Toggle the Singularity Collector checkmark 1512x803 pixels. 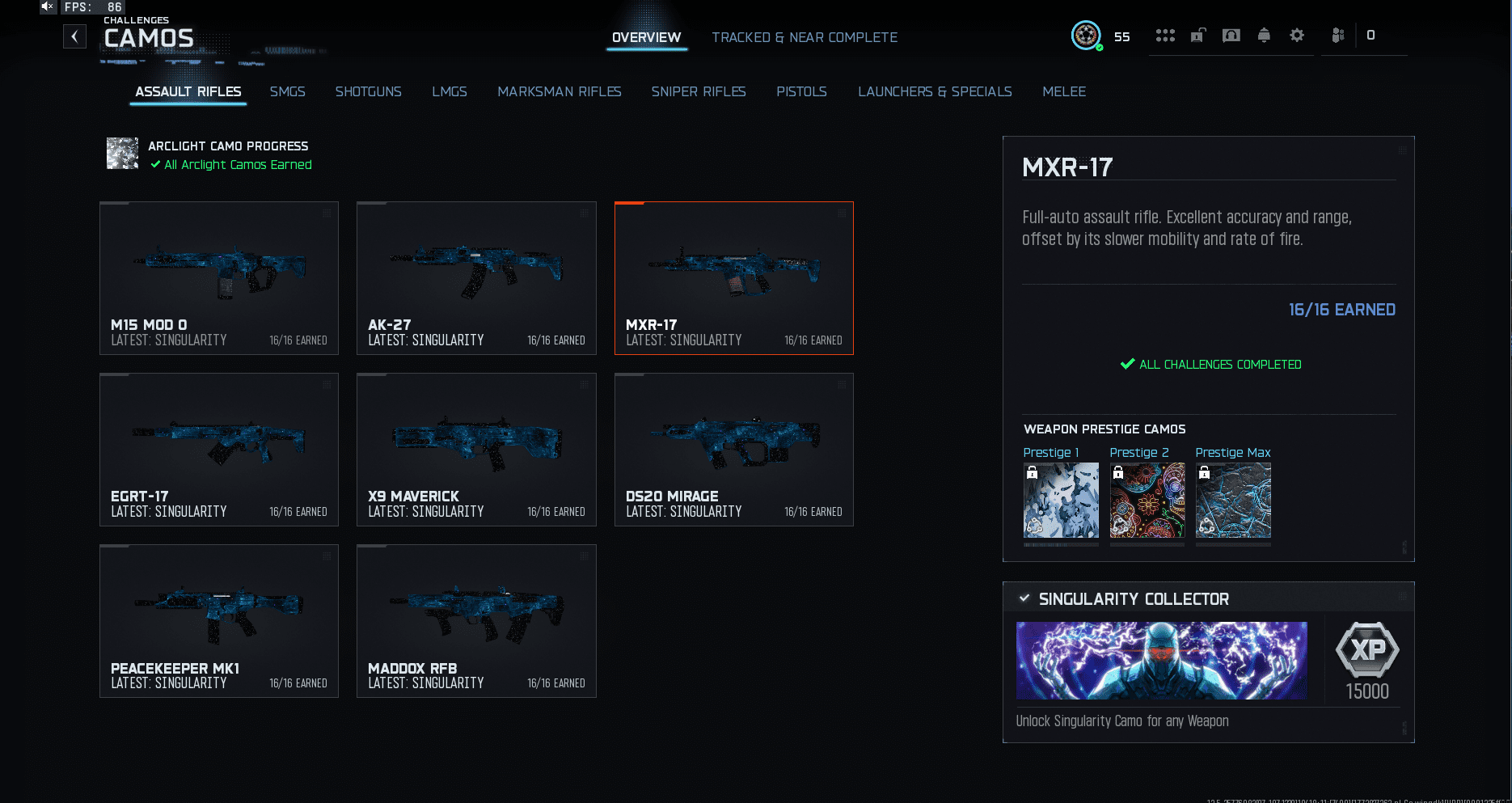pyautogui.click(x=1024, y=598)
